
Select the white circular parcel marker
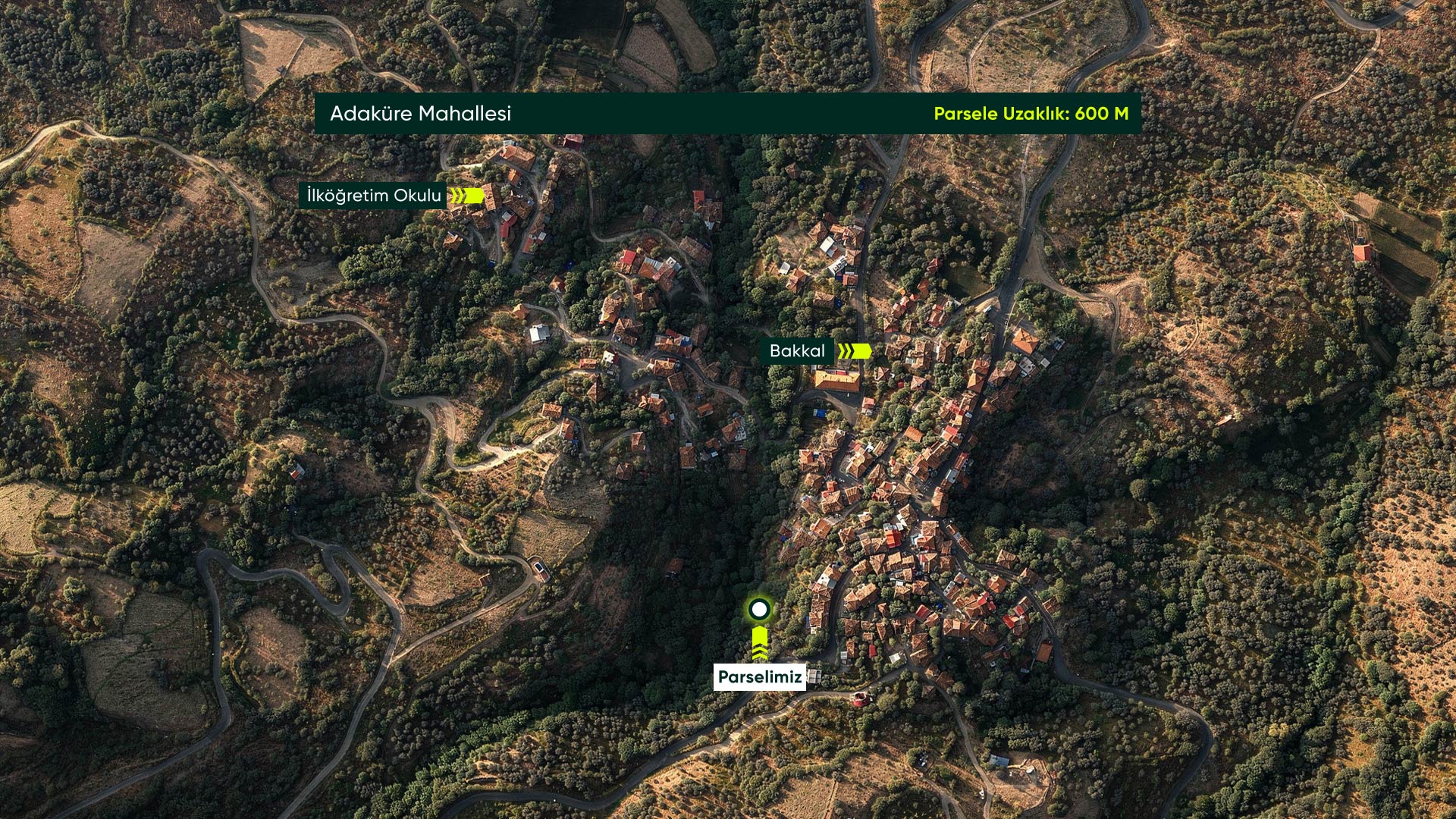tap(759, 610)
